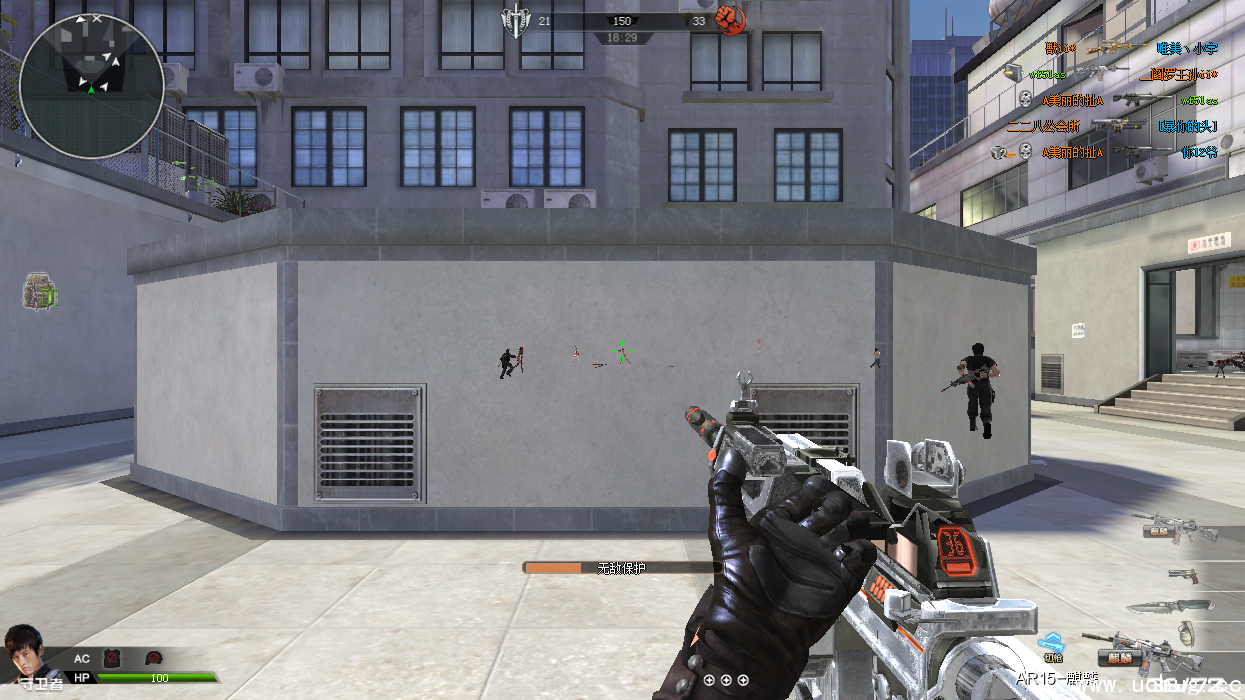1245x700 pixels.
Task: Switch to the combat knife slot
Action: click(1168, 606)
